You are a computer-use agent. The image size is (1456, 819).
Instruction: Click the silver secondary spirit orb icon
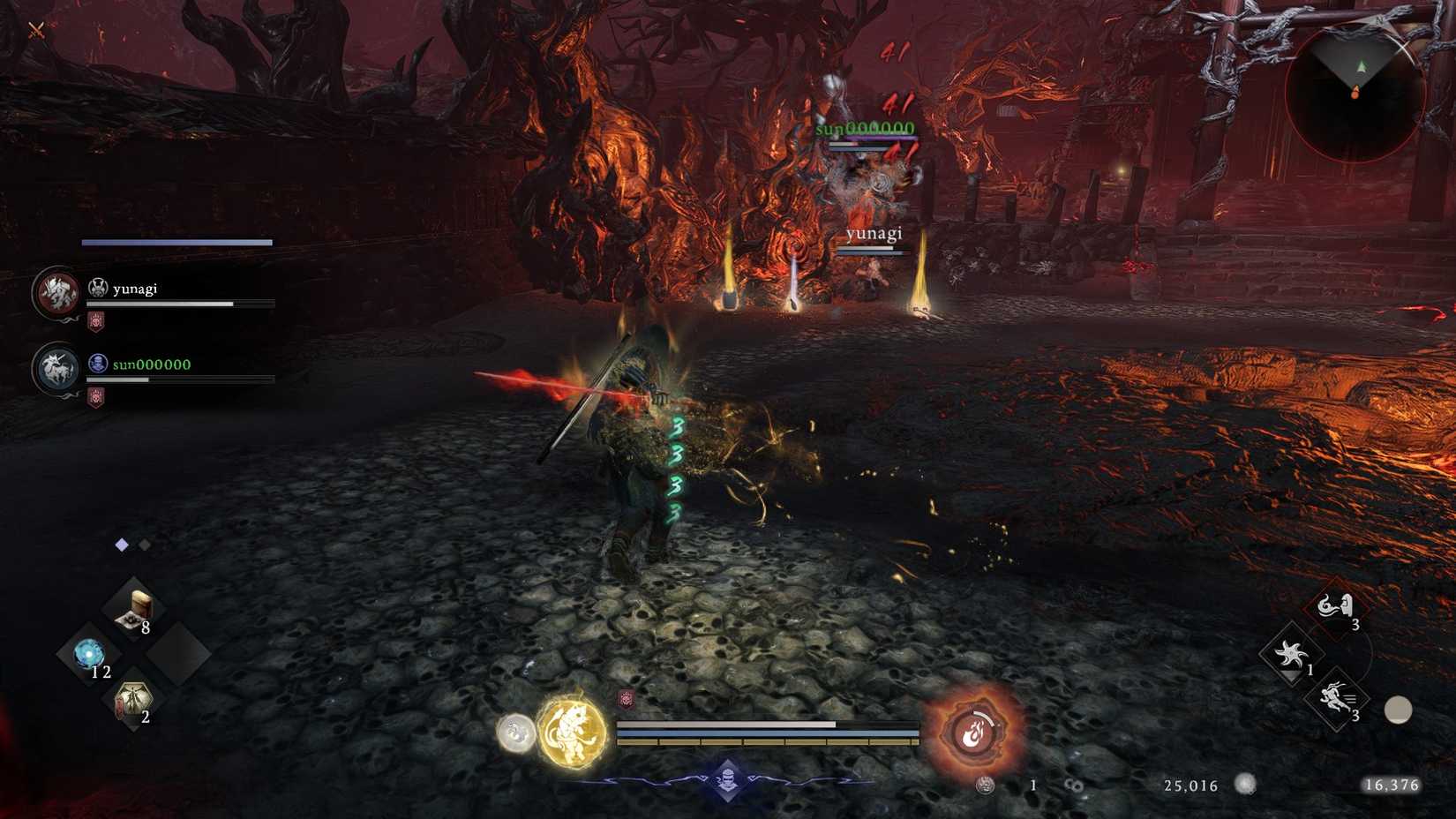pos(517,732)
